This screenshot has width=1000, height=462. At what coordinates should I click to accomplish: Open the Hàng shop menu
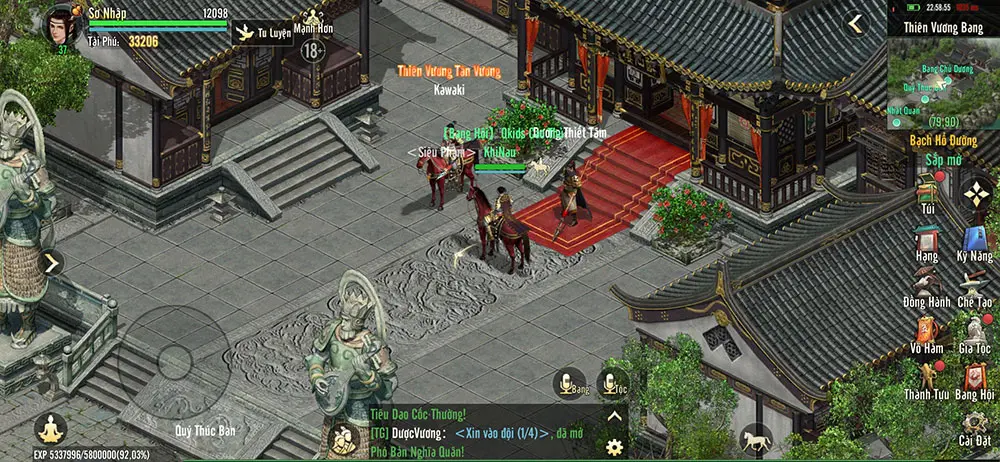click(927, 240)
